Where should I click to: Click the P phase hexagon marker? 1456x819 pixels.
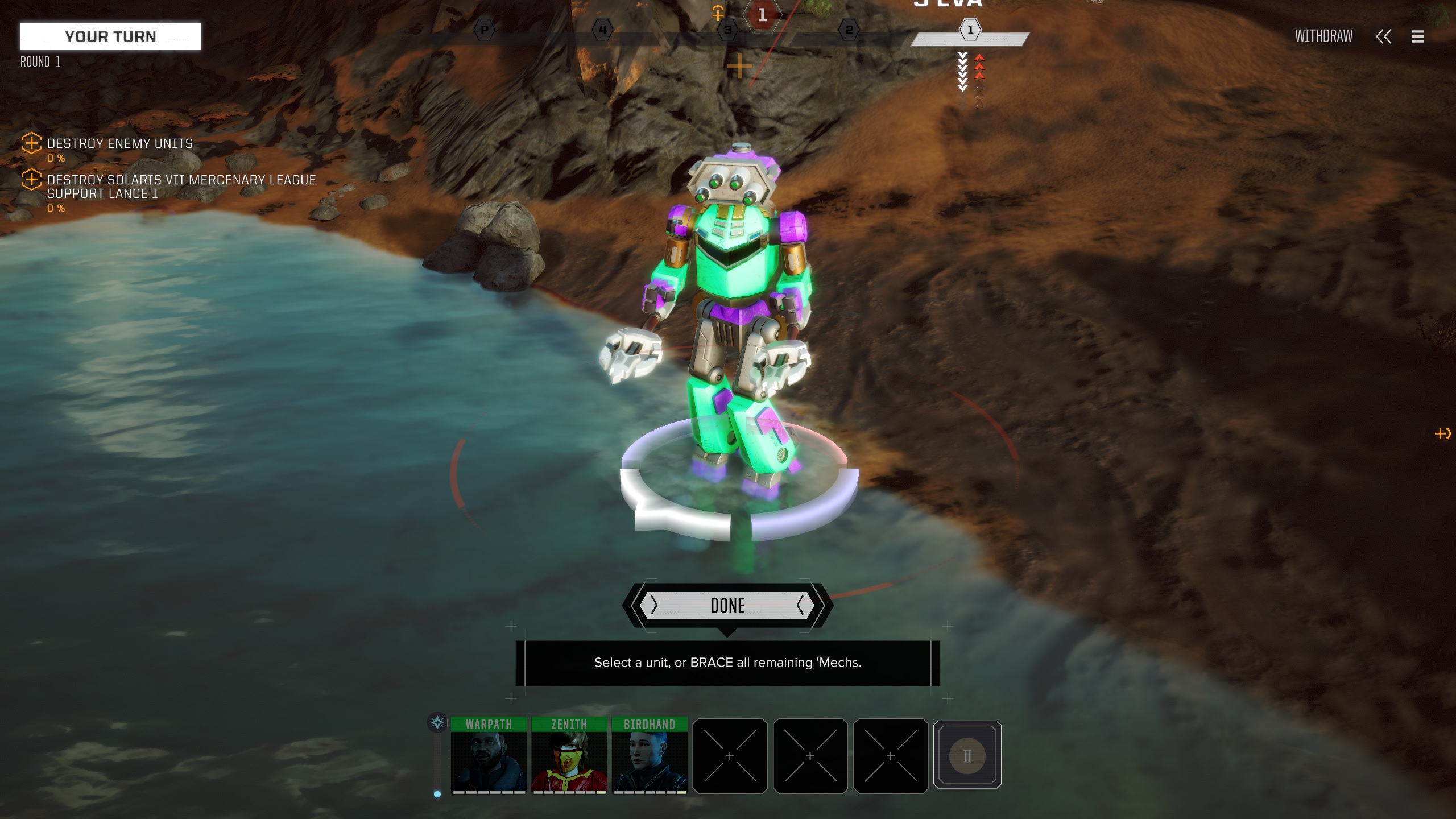484,30
